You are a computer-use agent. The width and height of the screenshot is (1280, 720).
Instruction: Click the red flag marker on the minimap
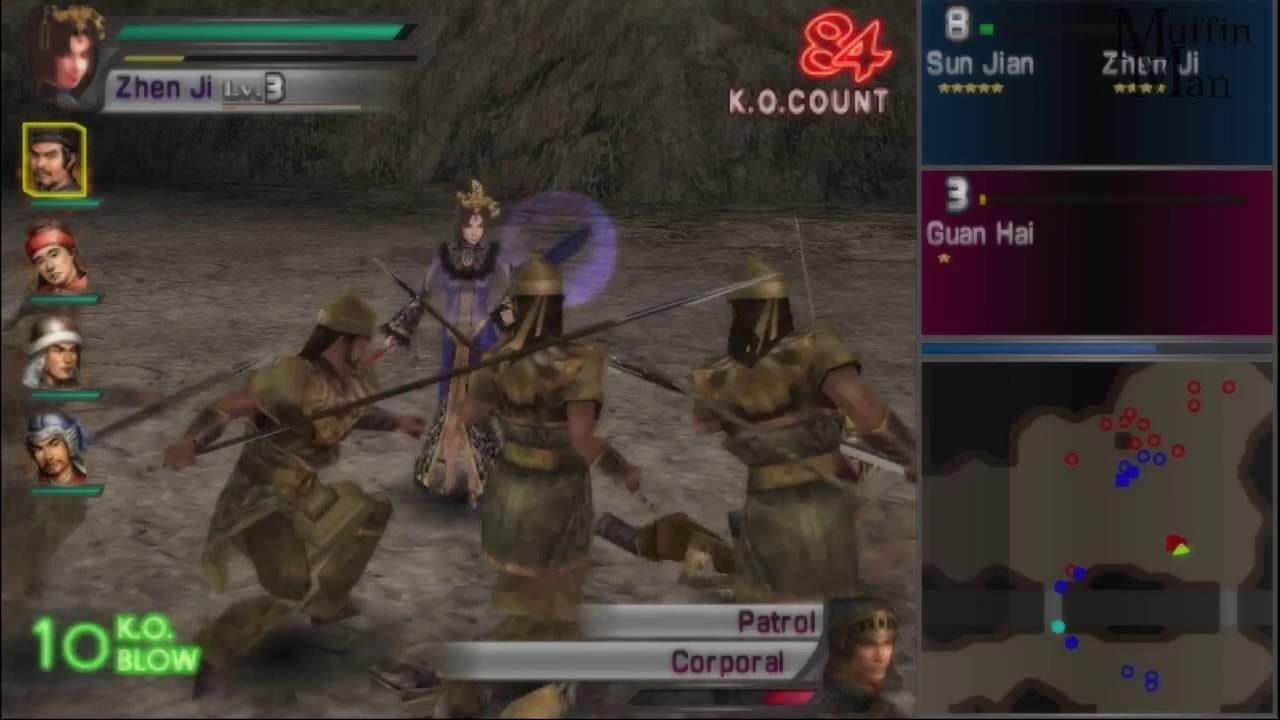click(1176, 544)
